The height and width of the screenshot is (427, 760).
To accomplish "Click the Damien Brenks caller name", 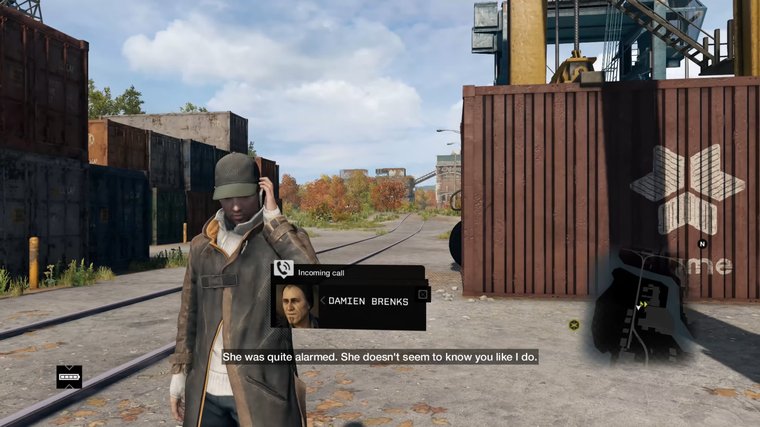I will (x=368, y=301).
